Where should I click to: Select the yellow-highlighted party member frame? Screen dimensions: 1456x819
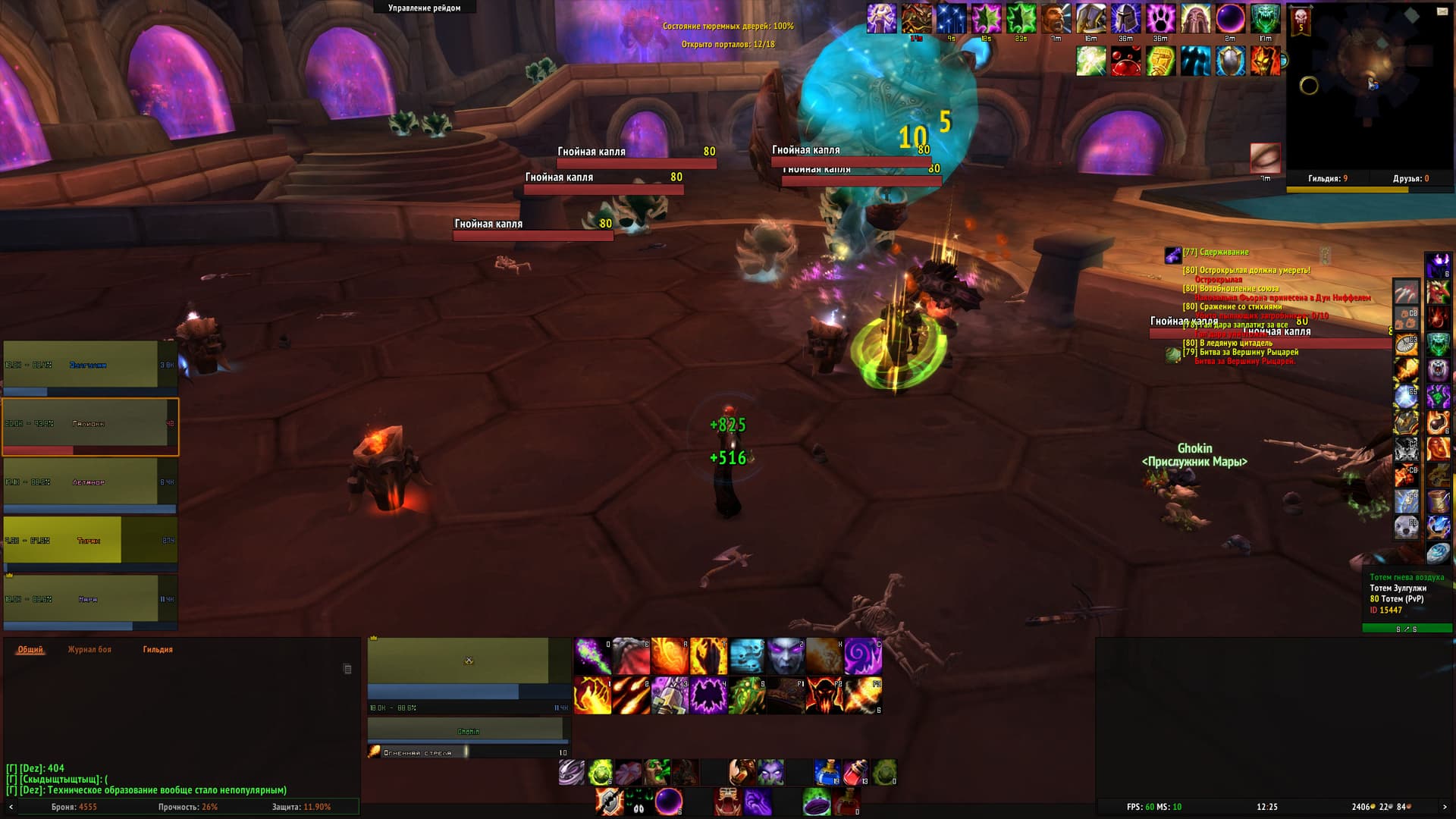click(90, 540)
